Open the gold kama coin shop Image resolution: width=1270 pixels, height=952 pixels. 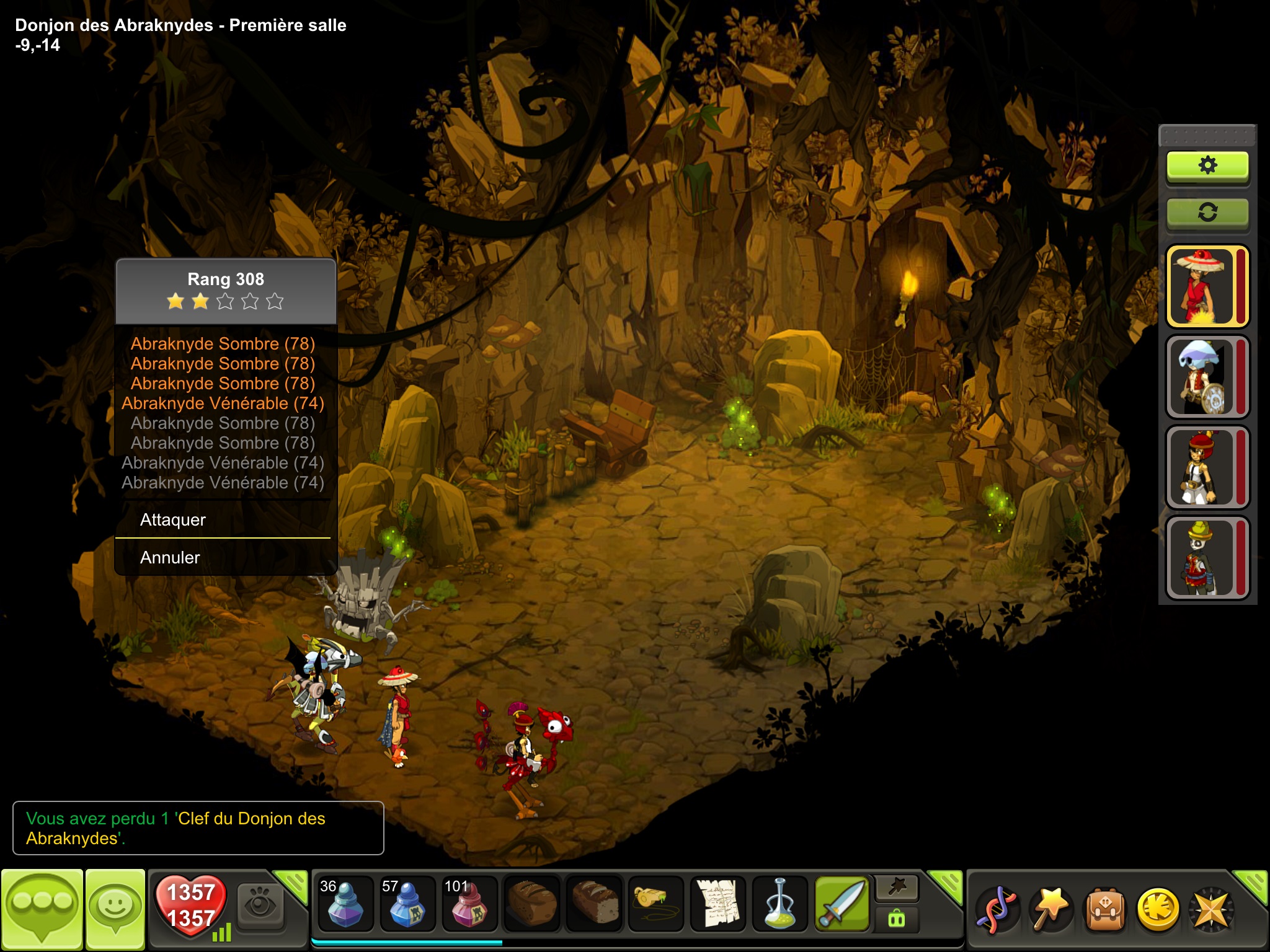[1158, 910]
